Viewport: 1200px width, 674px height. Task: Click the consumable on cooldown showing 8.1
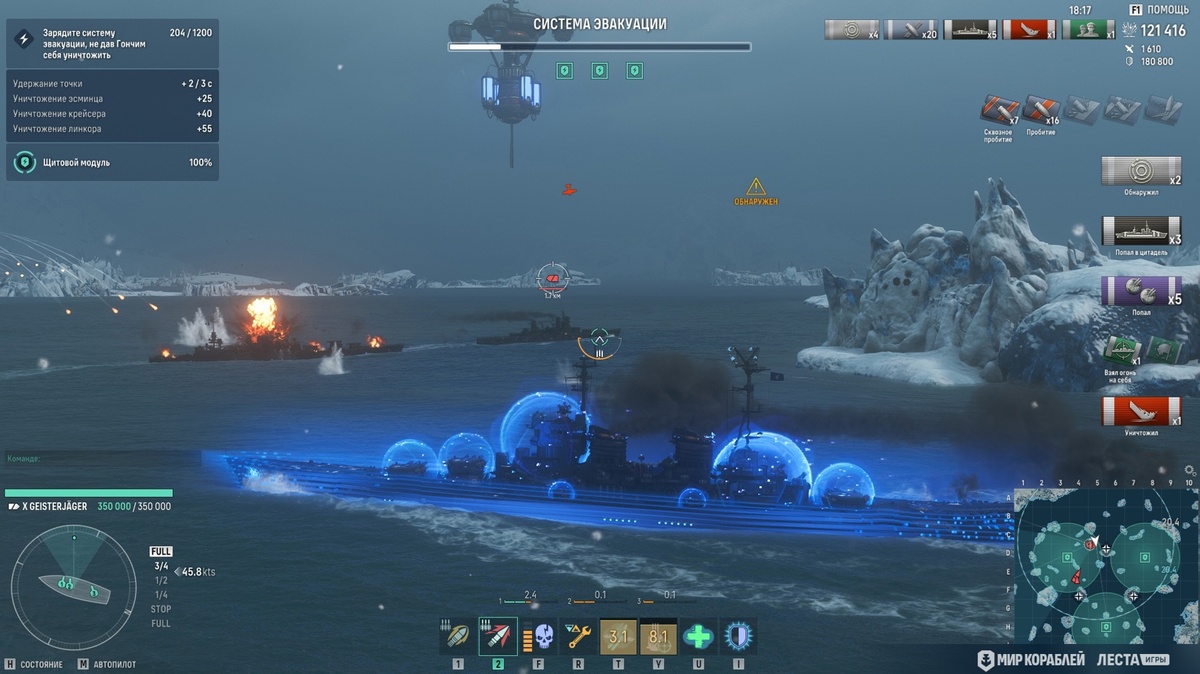point(658,636)
